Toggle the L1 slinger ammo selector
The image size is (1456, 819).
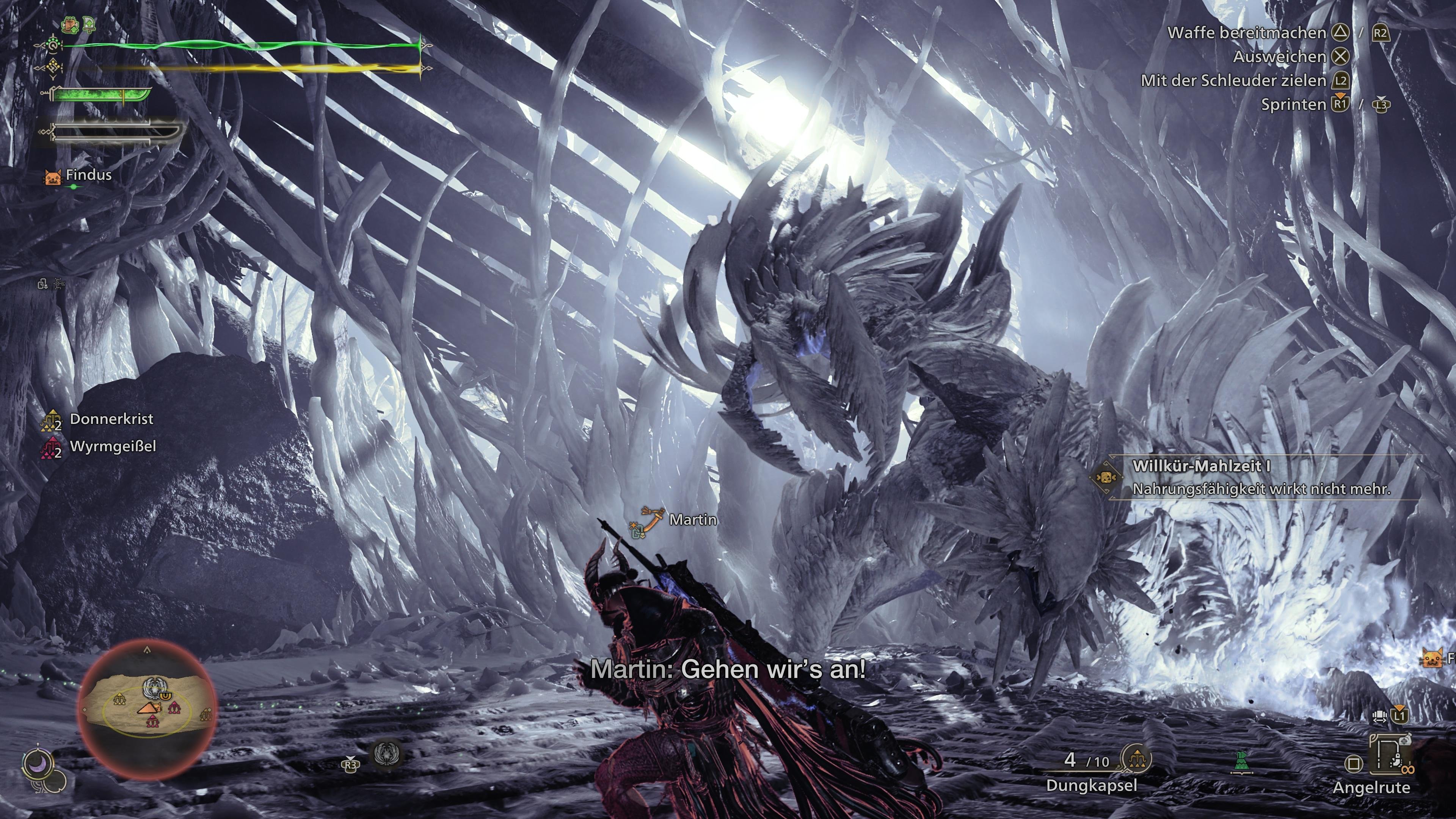[1400, 716]
